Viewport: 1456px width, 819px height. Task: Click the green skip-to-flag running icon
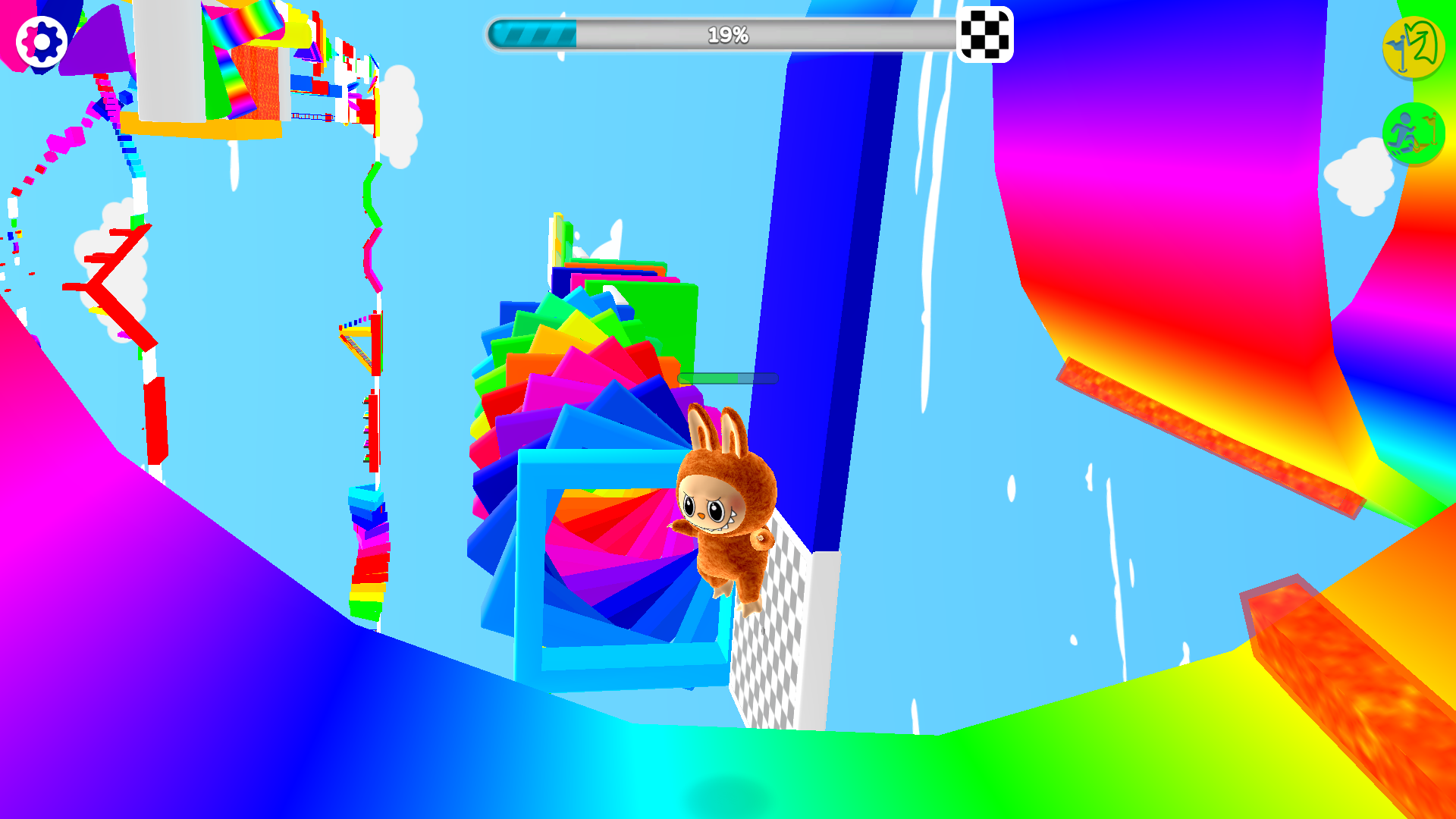click(1412, 133)
